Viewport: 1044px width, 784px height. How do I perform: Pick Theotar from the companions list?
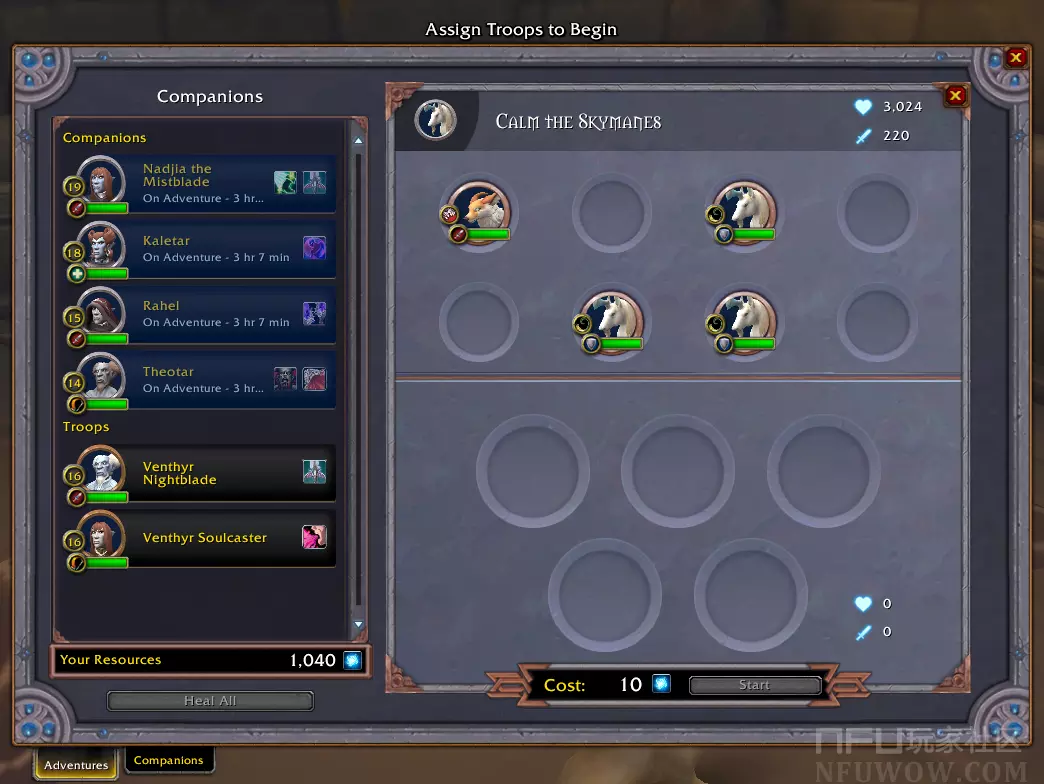(x=200, y=379)
